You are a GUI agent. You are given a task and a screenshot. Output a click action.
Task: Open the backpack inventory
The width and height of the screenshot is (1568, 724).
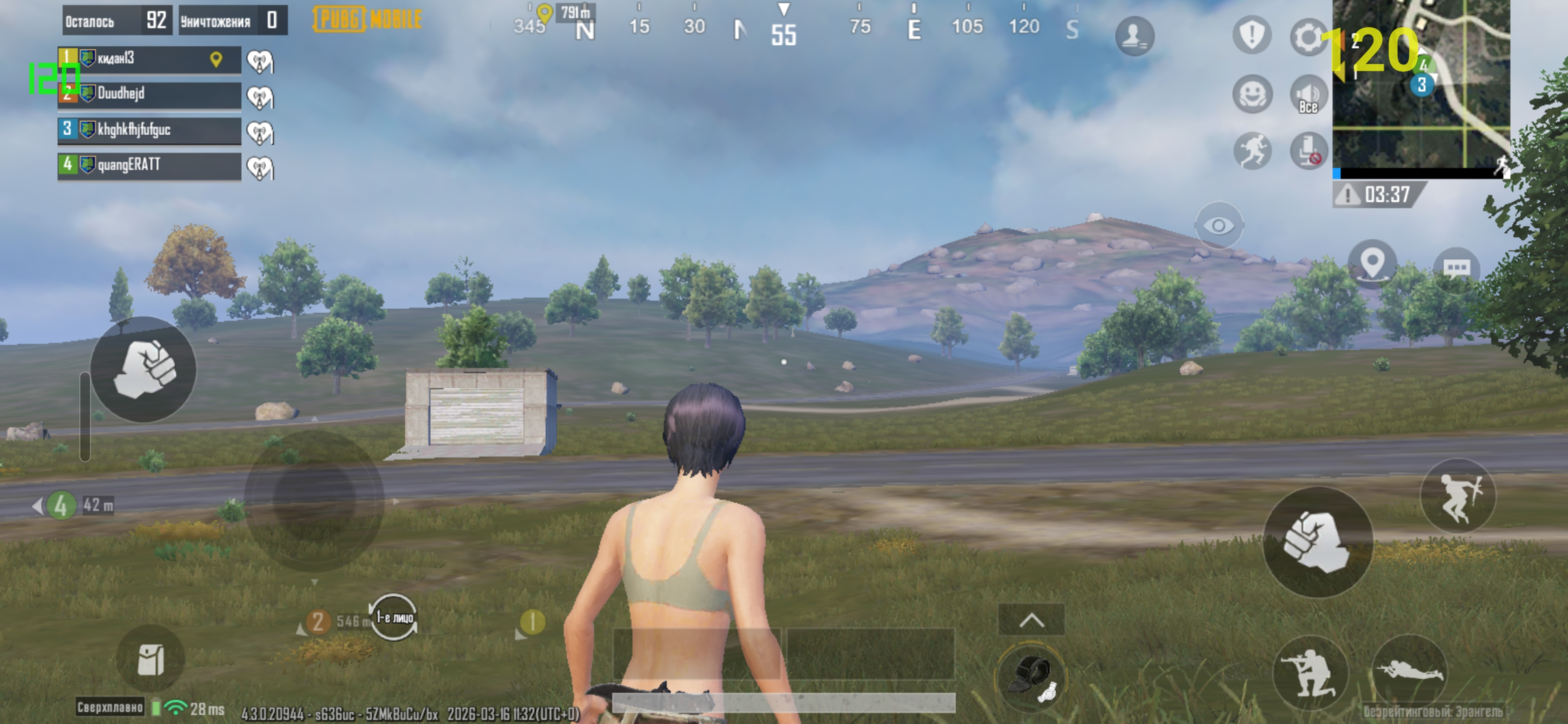click(x=150, y=660)
